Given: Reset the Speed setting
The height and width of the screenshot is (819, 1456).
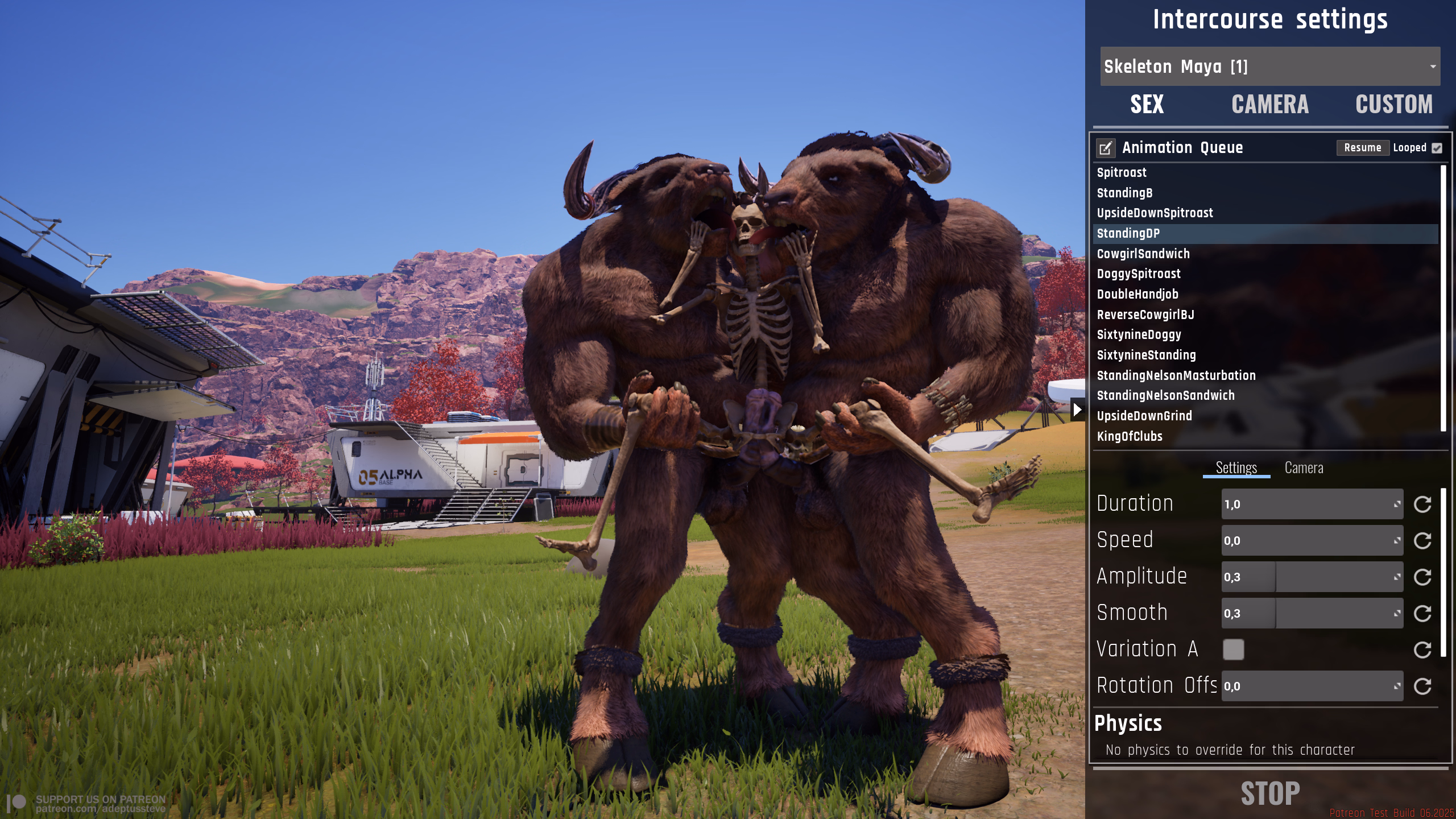Looking at the screenshot, I should click(1422, 541).
